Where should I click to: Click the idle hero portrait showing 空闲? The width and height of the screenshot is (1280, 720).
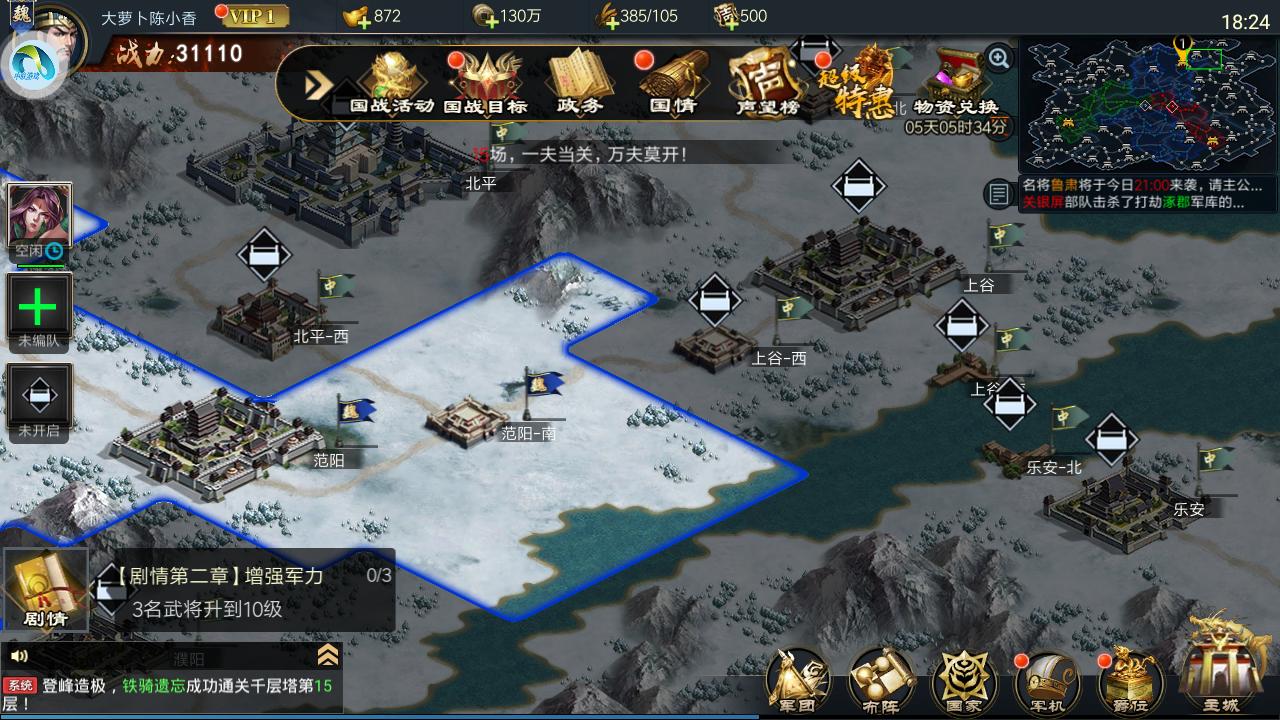point(40,215)
